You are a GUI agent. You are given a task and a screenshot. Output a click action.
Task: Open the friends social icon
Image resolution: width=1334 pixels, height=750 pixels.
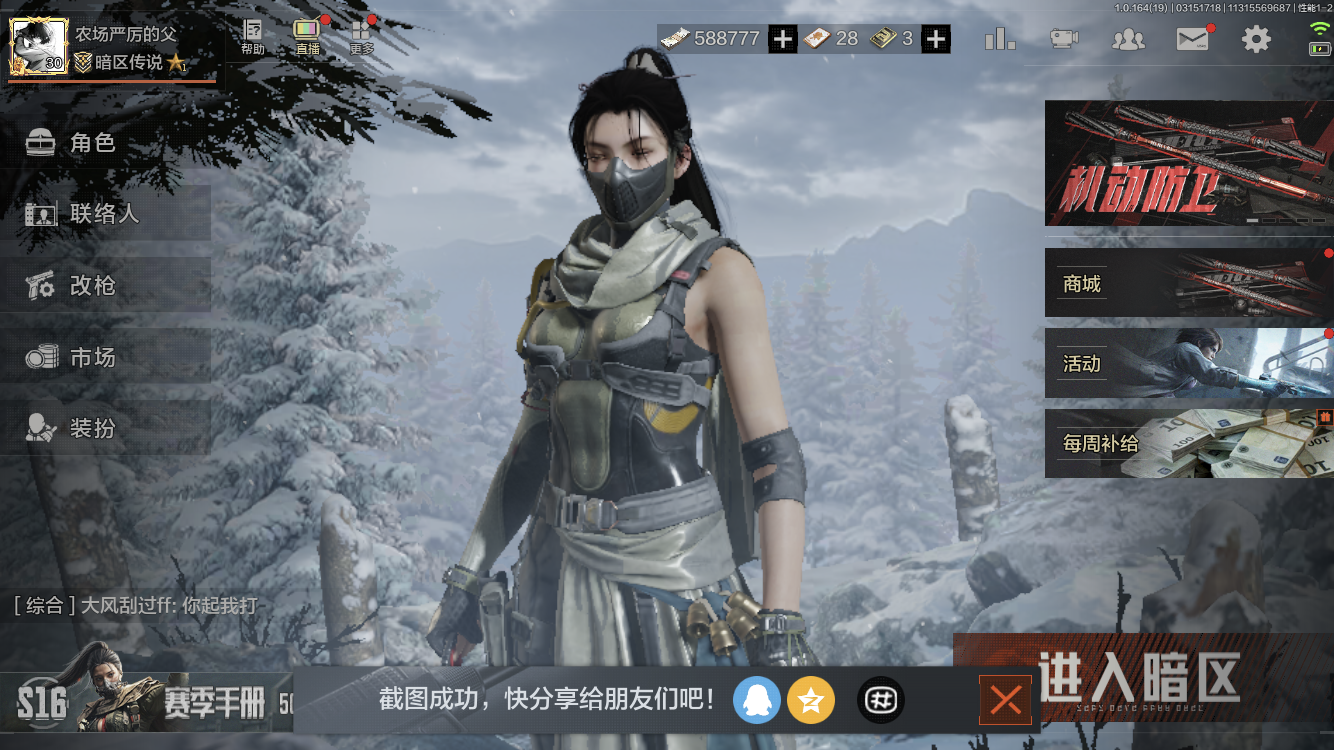(x=1129, y=37)
